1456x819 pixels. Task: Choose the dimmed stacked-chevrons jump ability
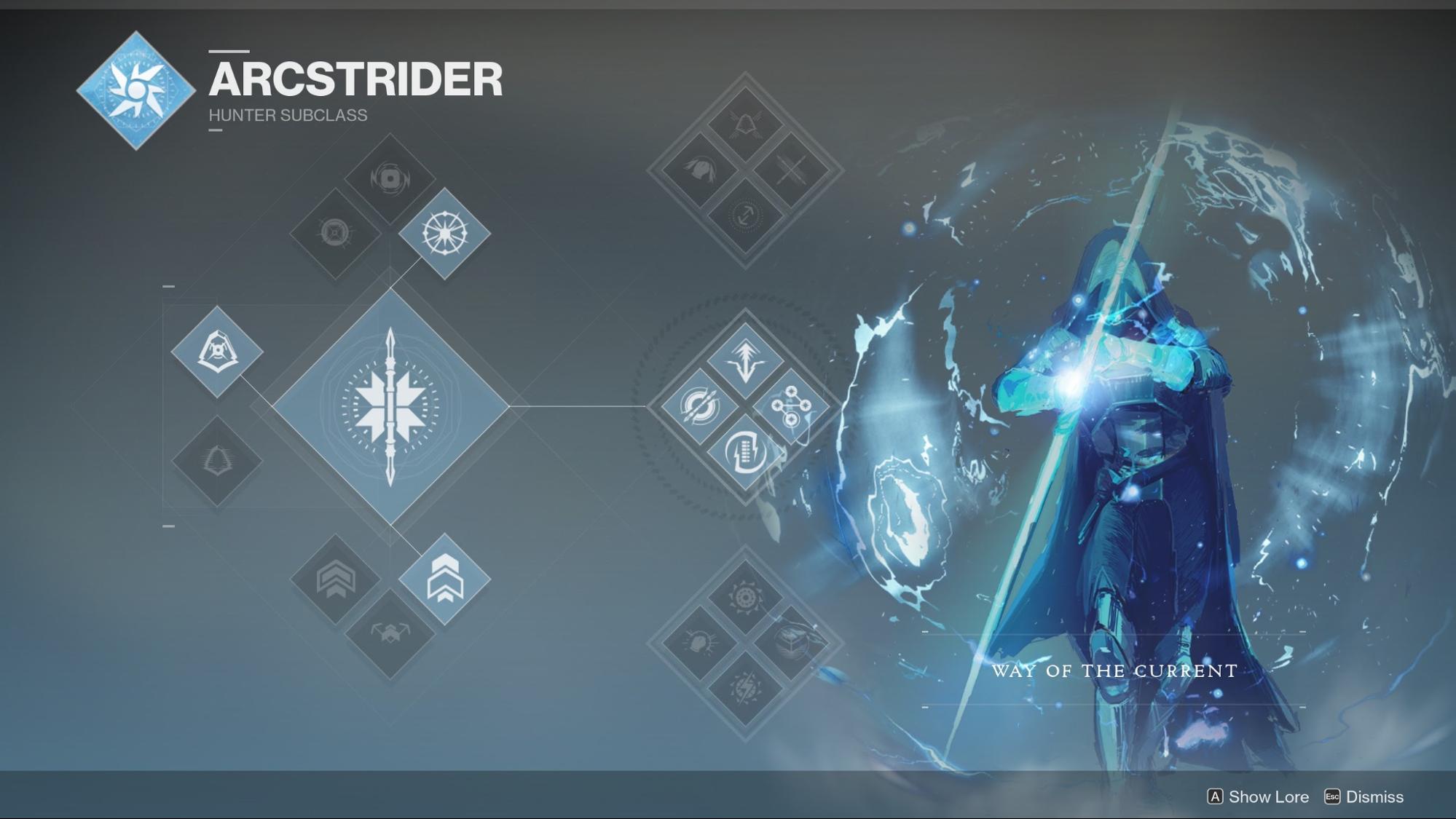pyautogui.click(x=335, y=579)
